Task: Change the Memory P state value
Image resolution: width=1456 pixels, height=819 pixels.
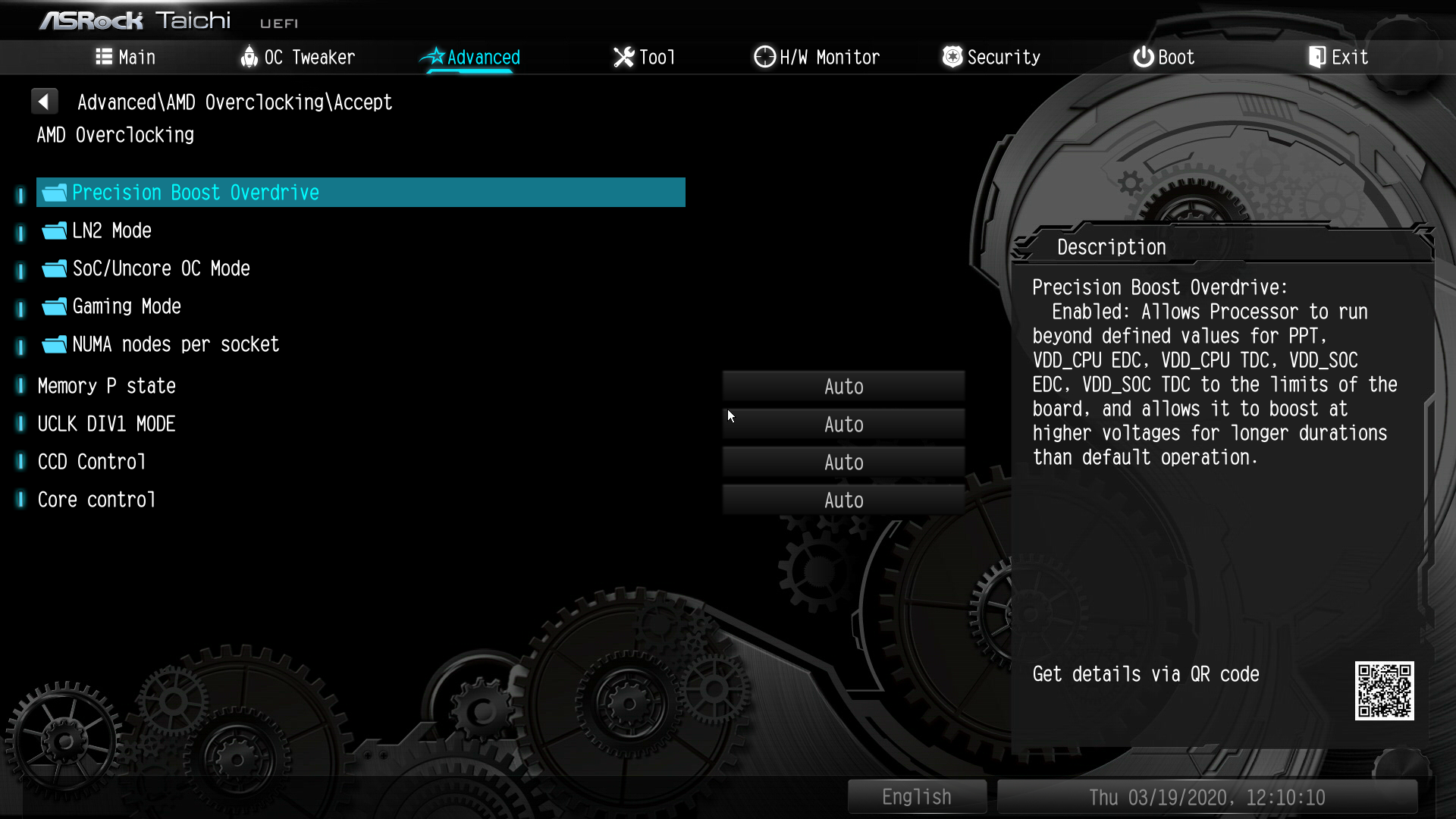Action: 843,387
